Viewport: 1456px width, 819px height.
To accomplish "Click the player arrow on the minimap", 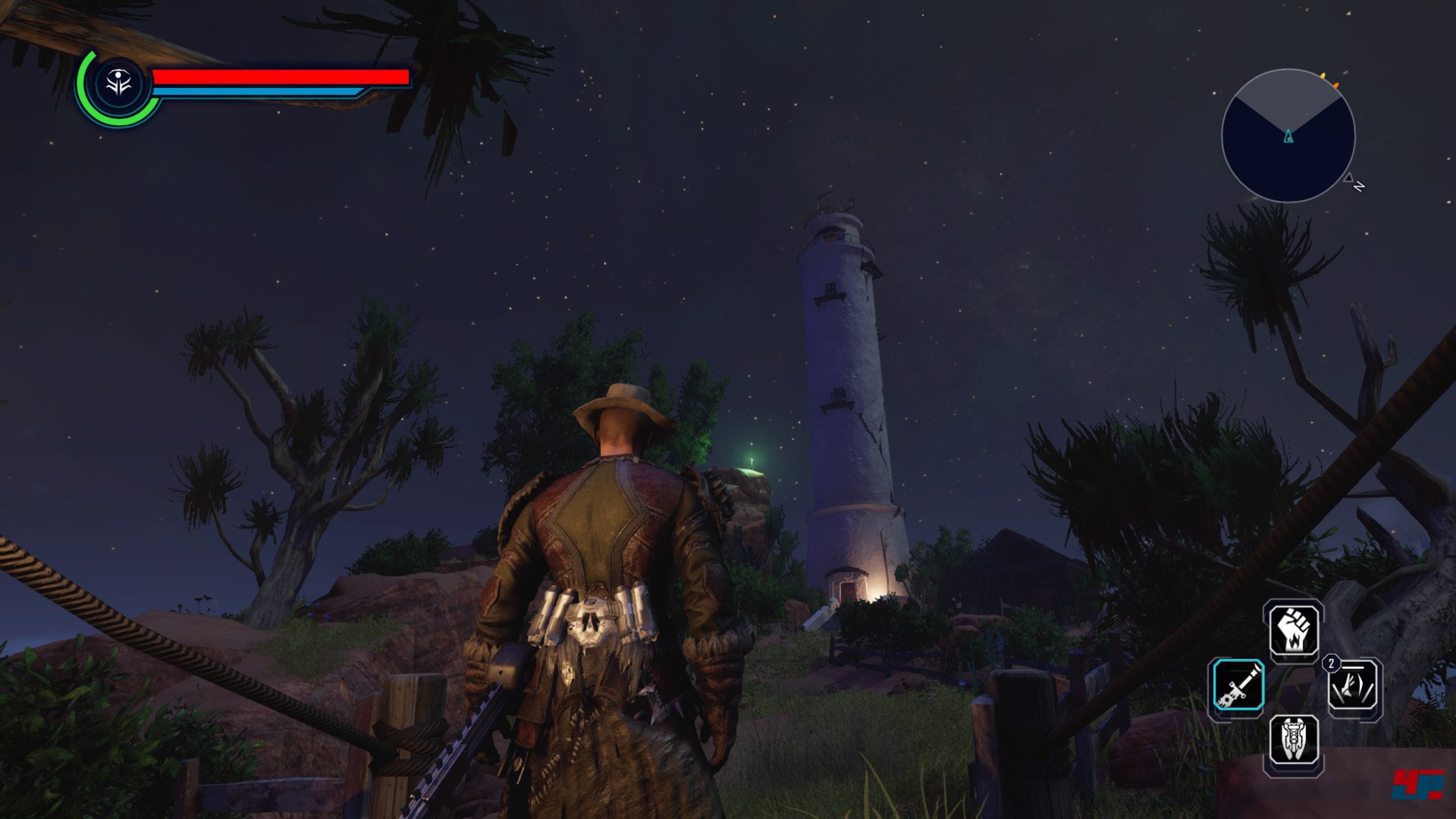I will tap(1288, 136).
